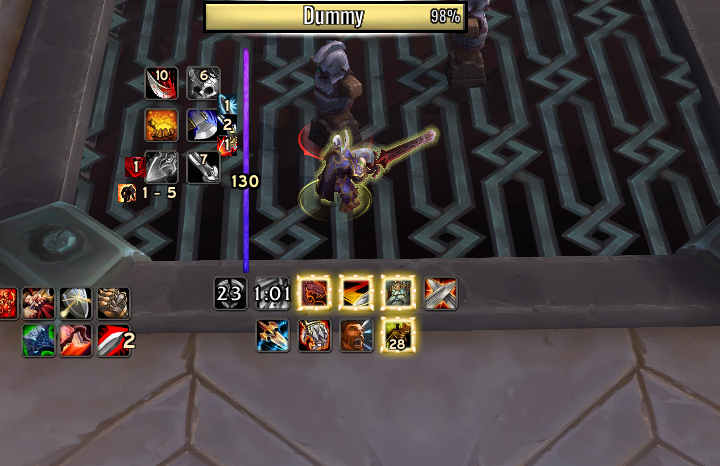Click the ability with 23 cooldown
The height and width of the screenshot is (466, 720).
(x=230, y=293)
